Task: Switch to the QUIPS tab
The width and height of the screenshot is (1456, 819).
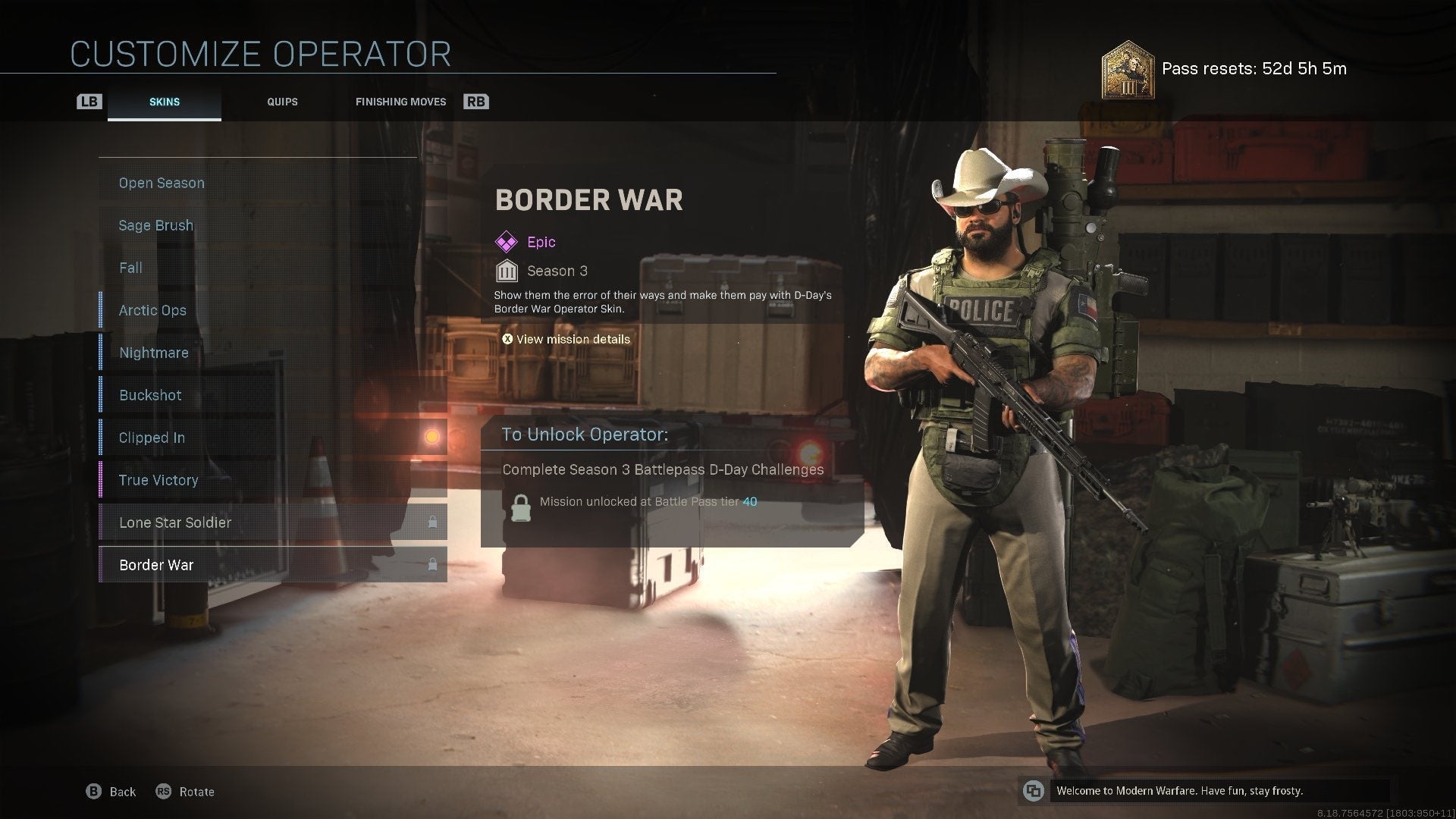Action: pos(282,101)
